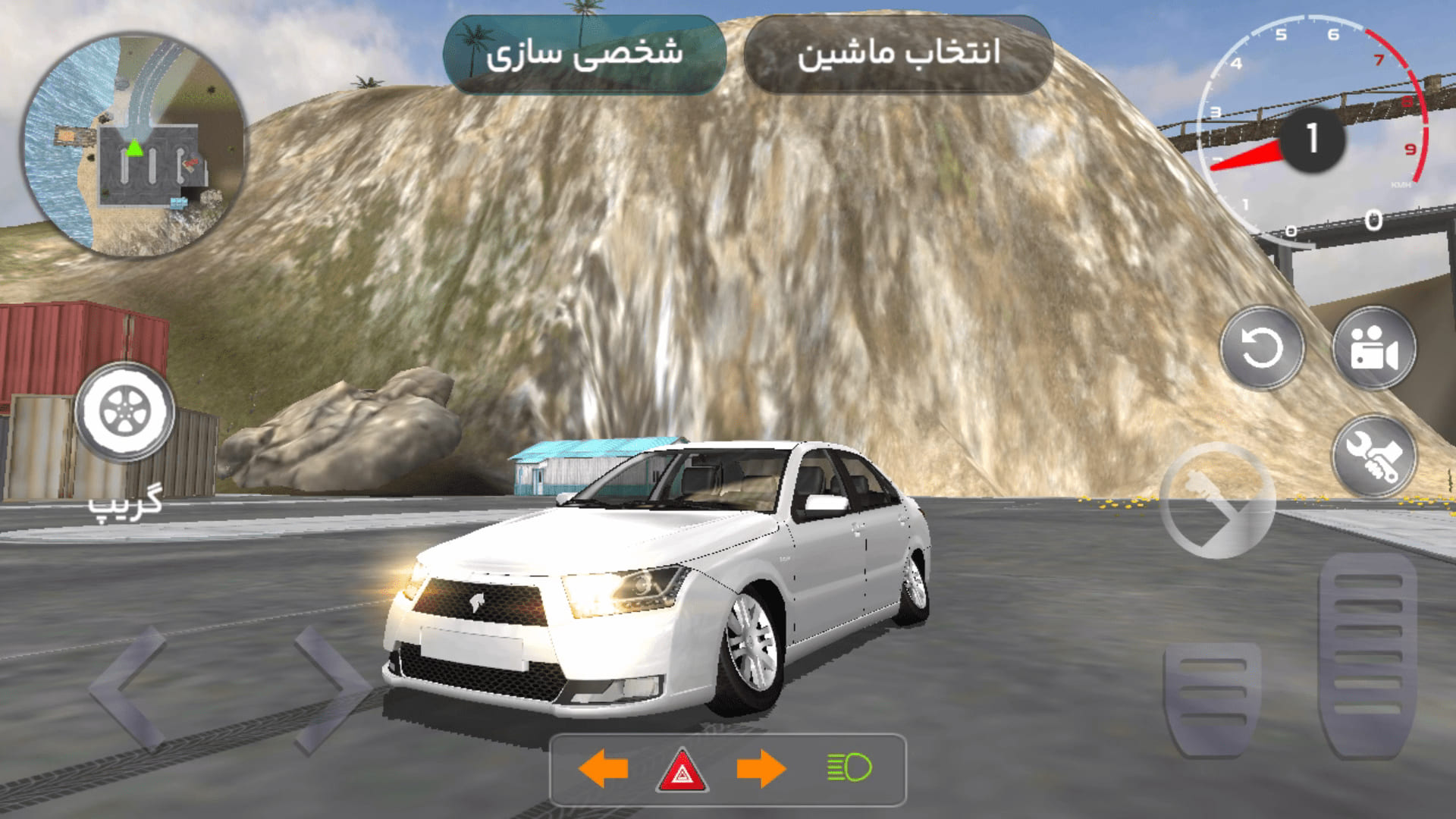Switch the camera view with the camera icon

coord(1373,349)
